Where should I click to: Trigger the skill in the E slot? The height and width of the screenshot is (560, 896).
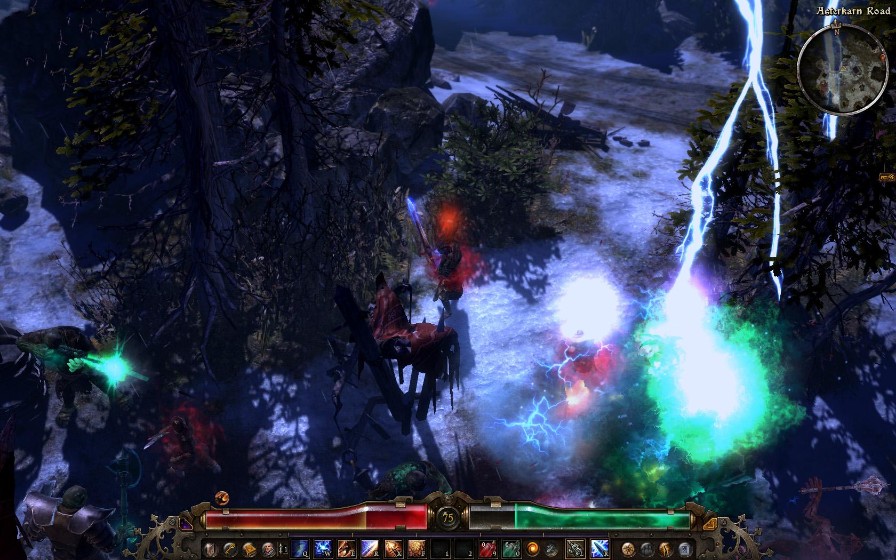point(346,549)
